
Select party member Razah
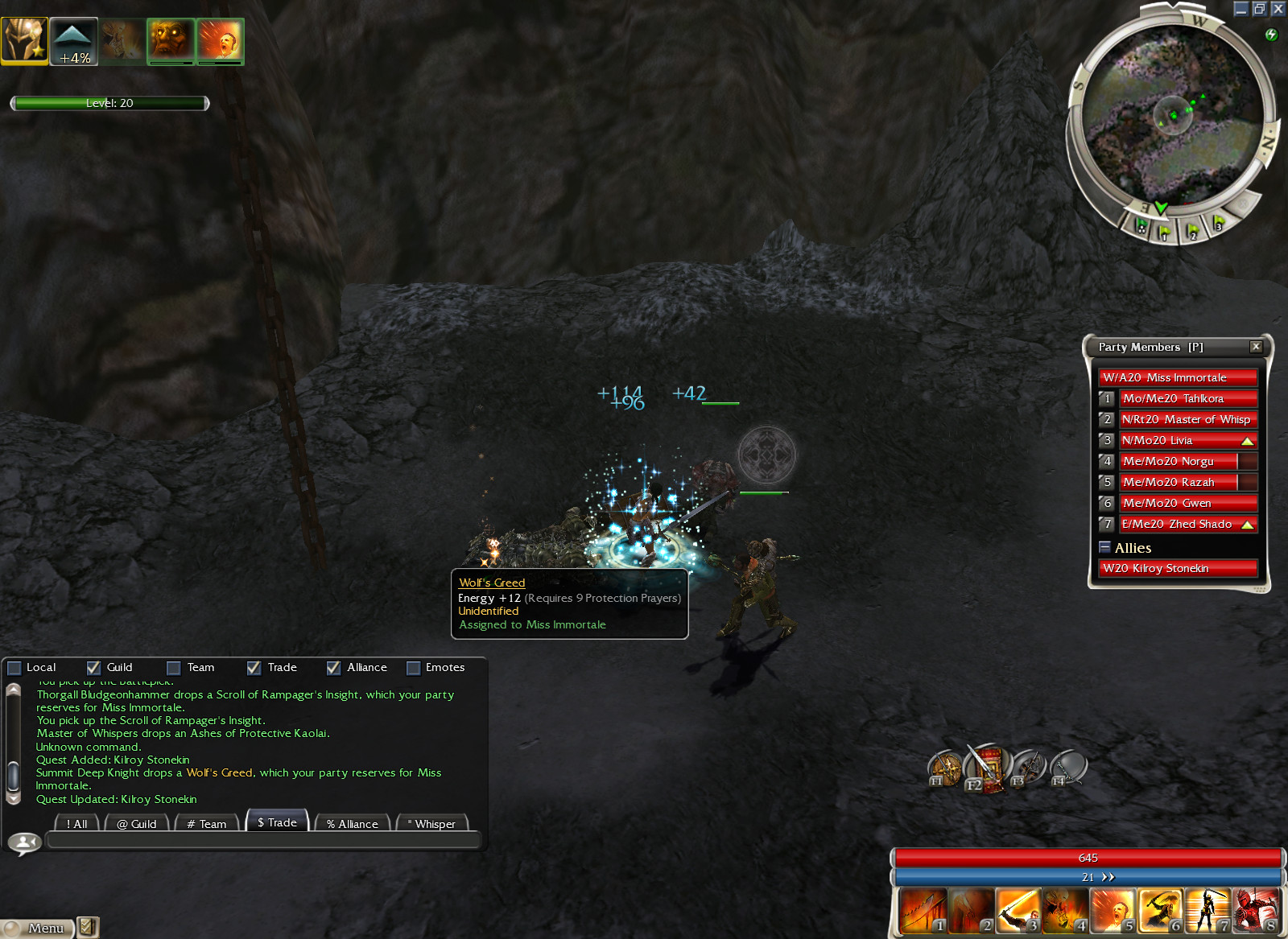pos(1179,482)
